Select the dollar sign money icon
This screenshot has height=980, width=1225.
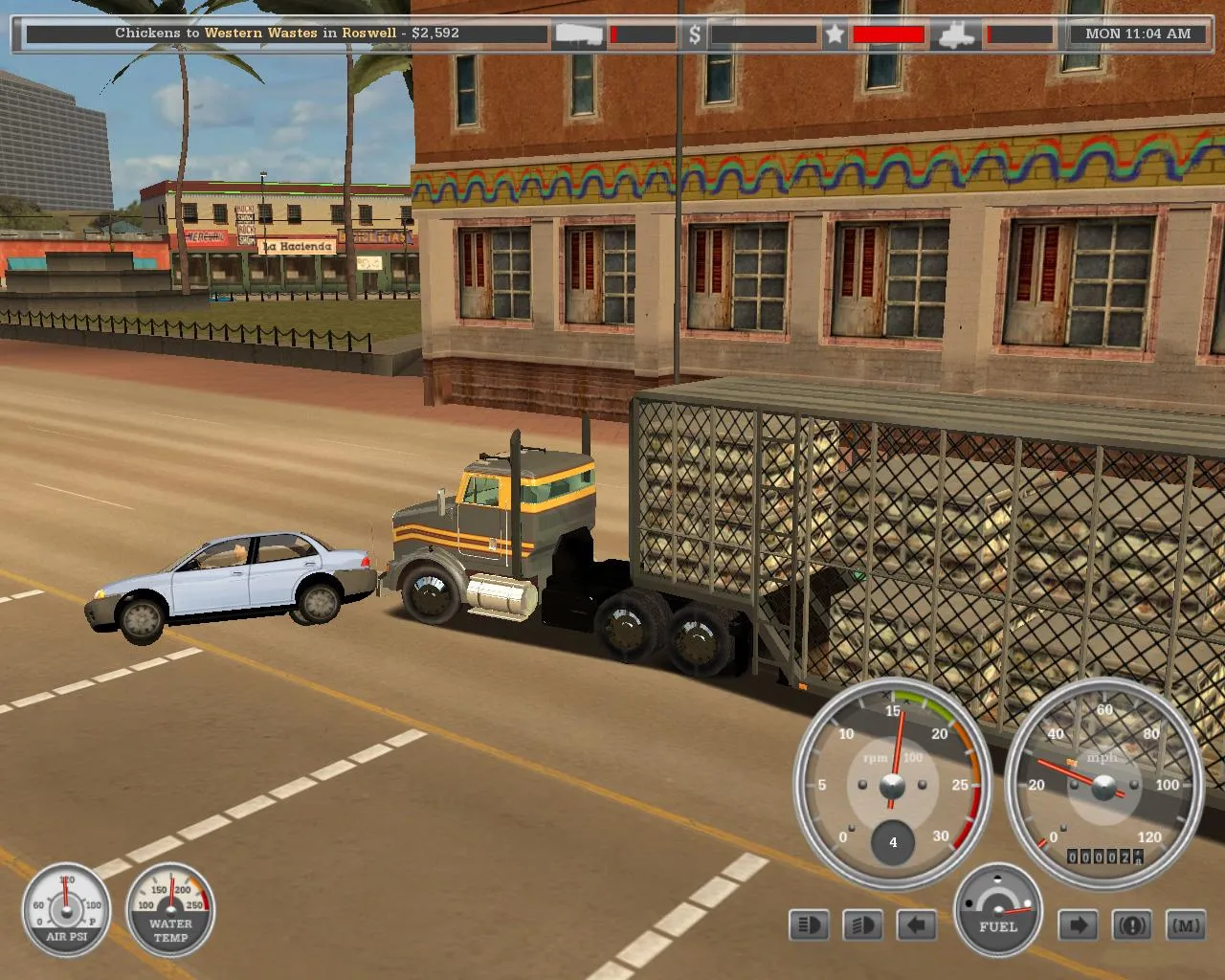point(695,34)
